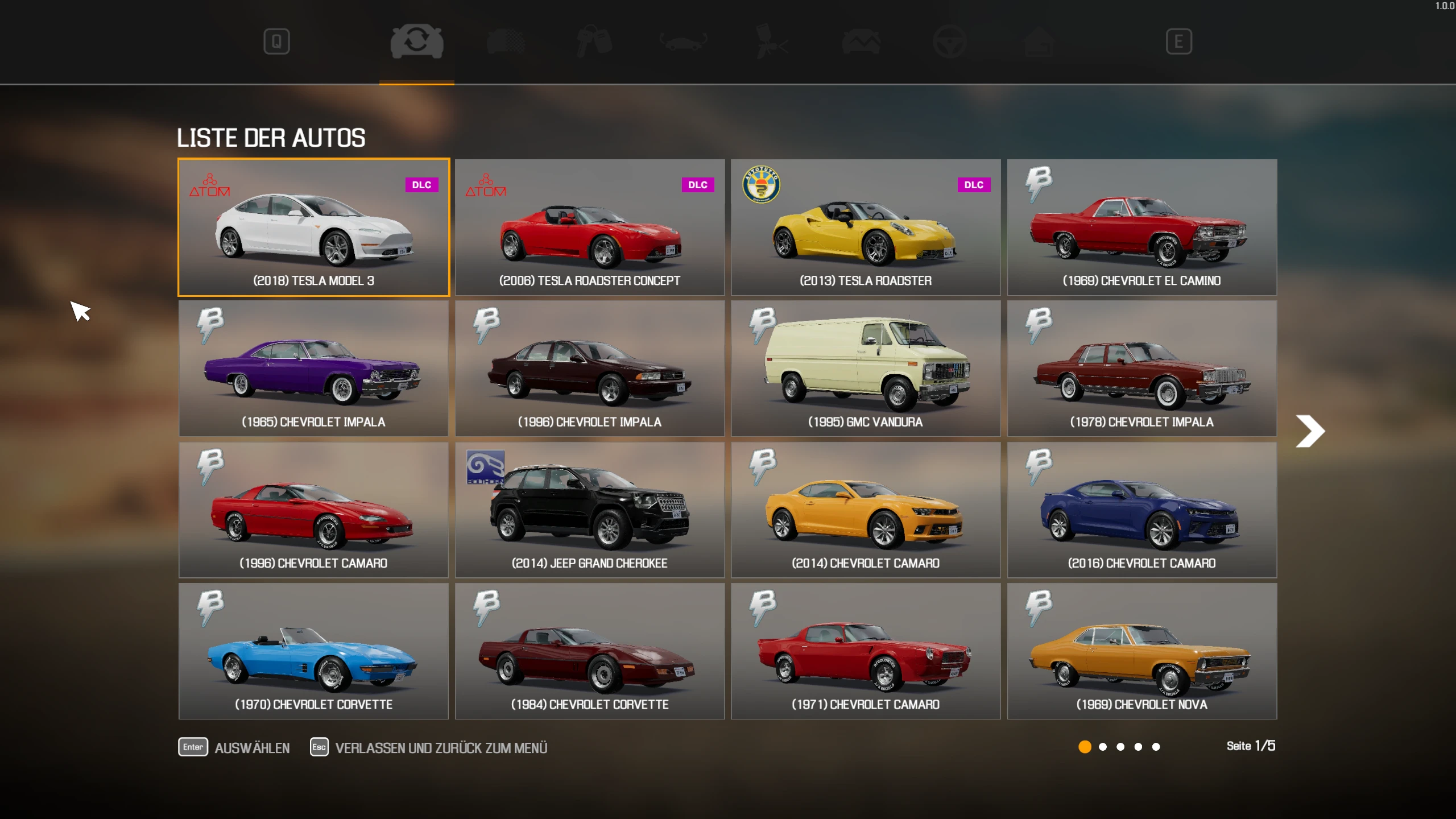Click the Q key tab navigator
Image resolution: width=1456 pixels, height=819 pixels.
[x=277, y=41]
